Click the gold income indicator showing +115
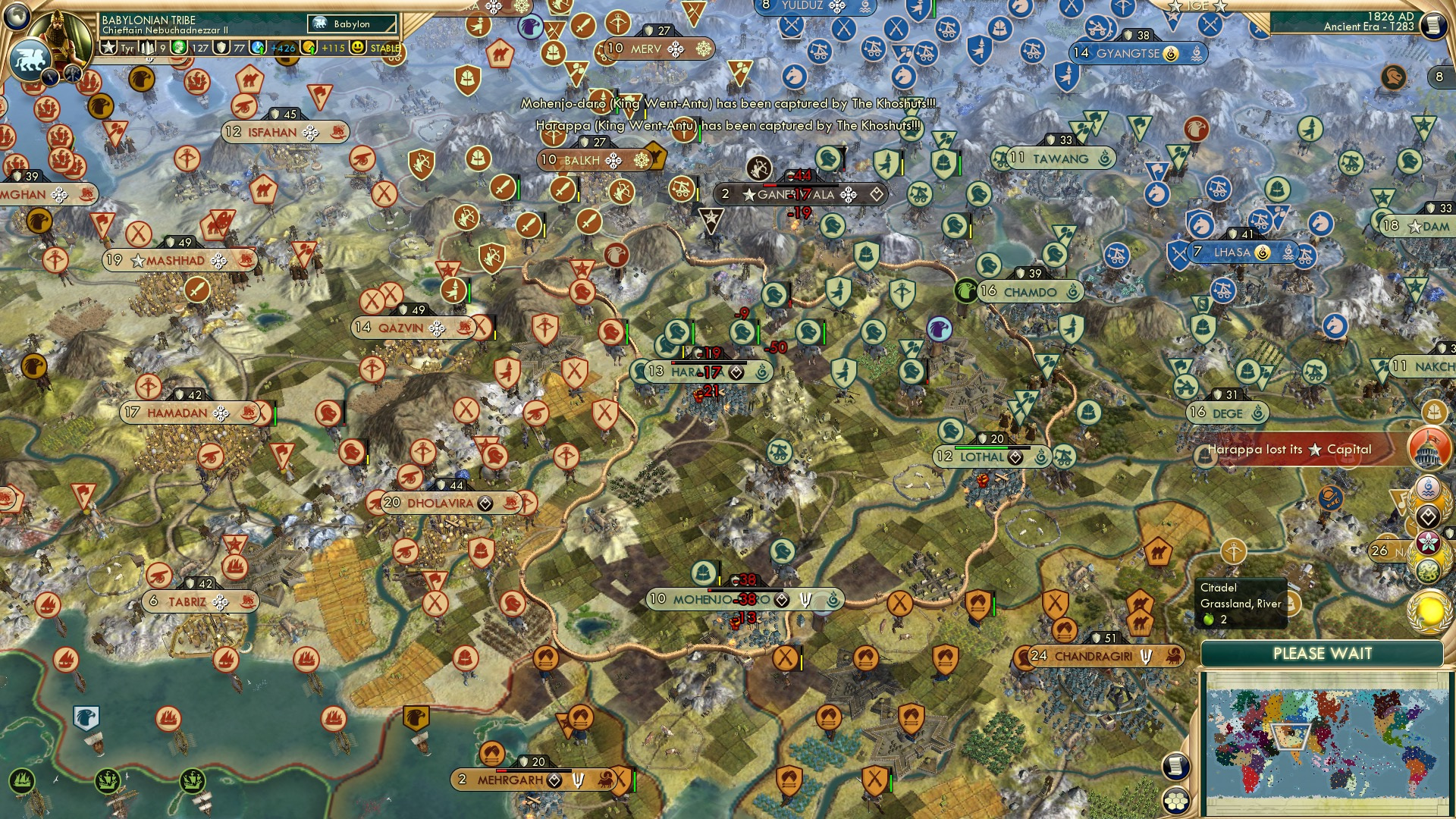1456x819 pixels. pos(331,48)
